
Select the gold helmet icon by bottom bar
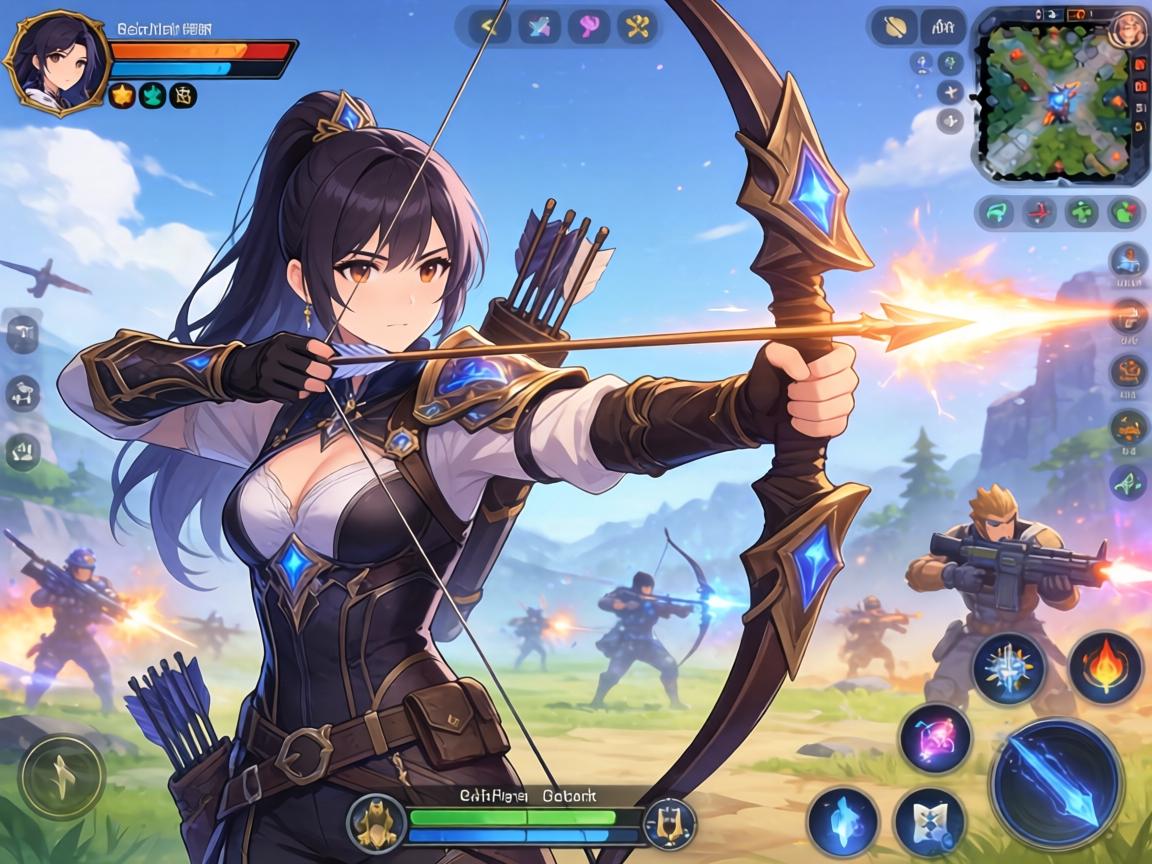click(x=375, y=823)
